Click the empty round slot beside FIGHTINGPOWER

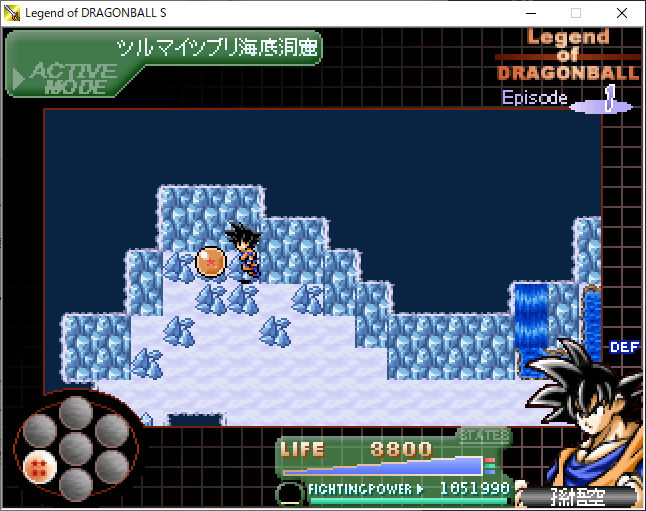tap(290, 491)
